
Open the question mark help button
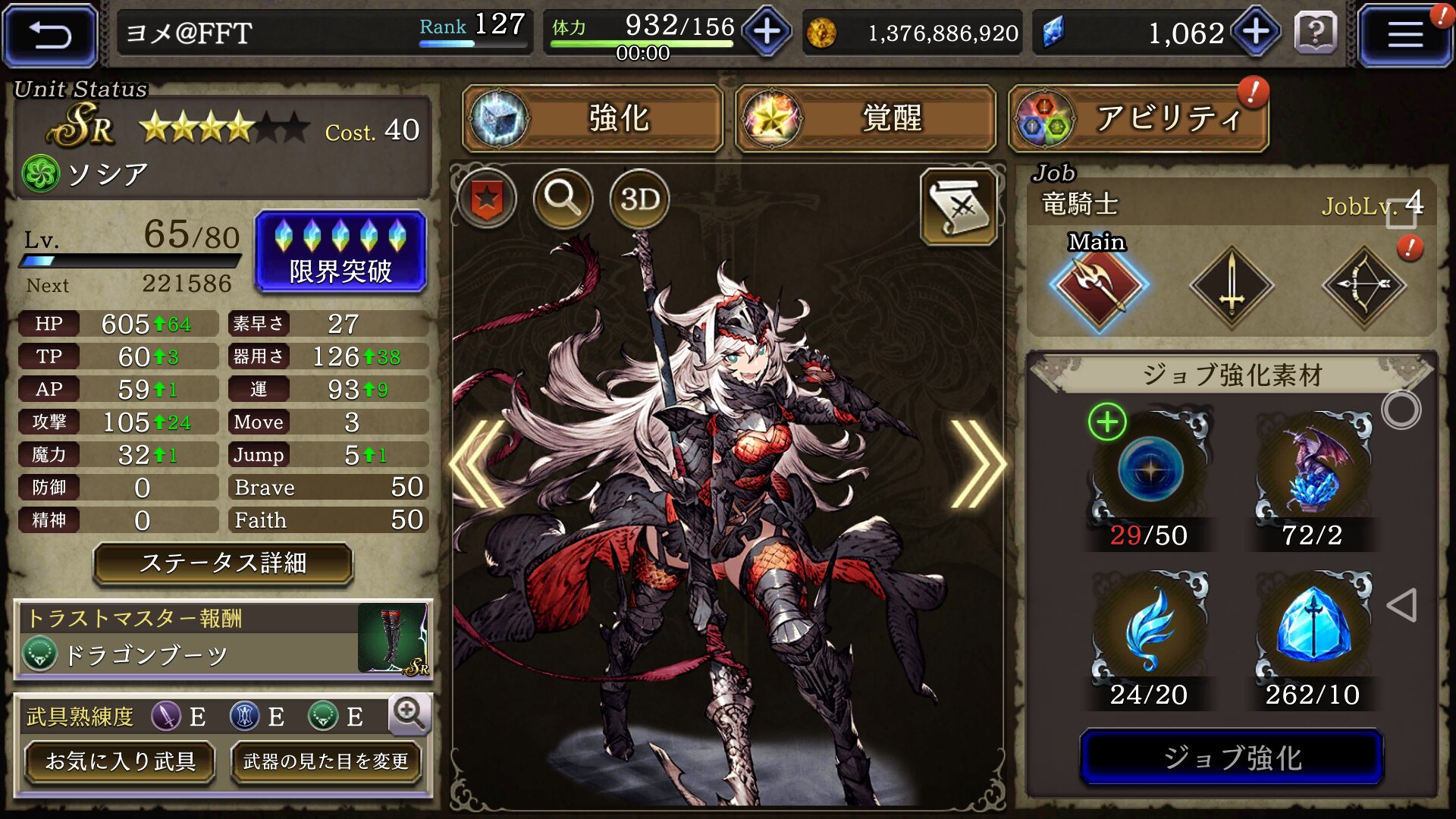pyautogui.click(x=1316, y=33)
